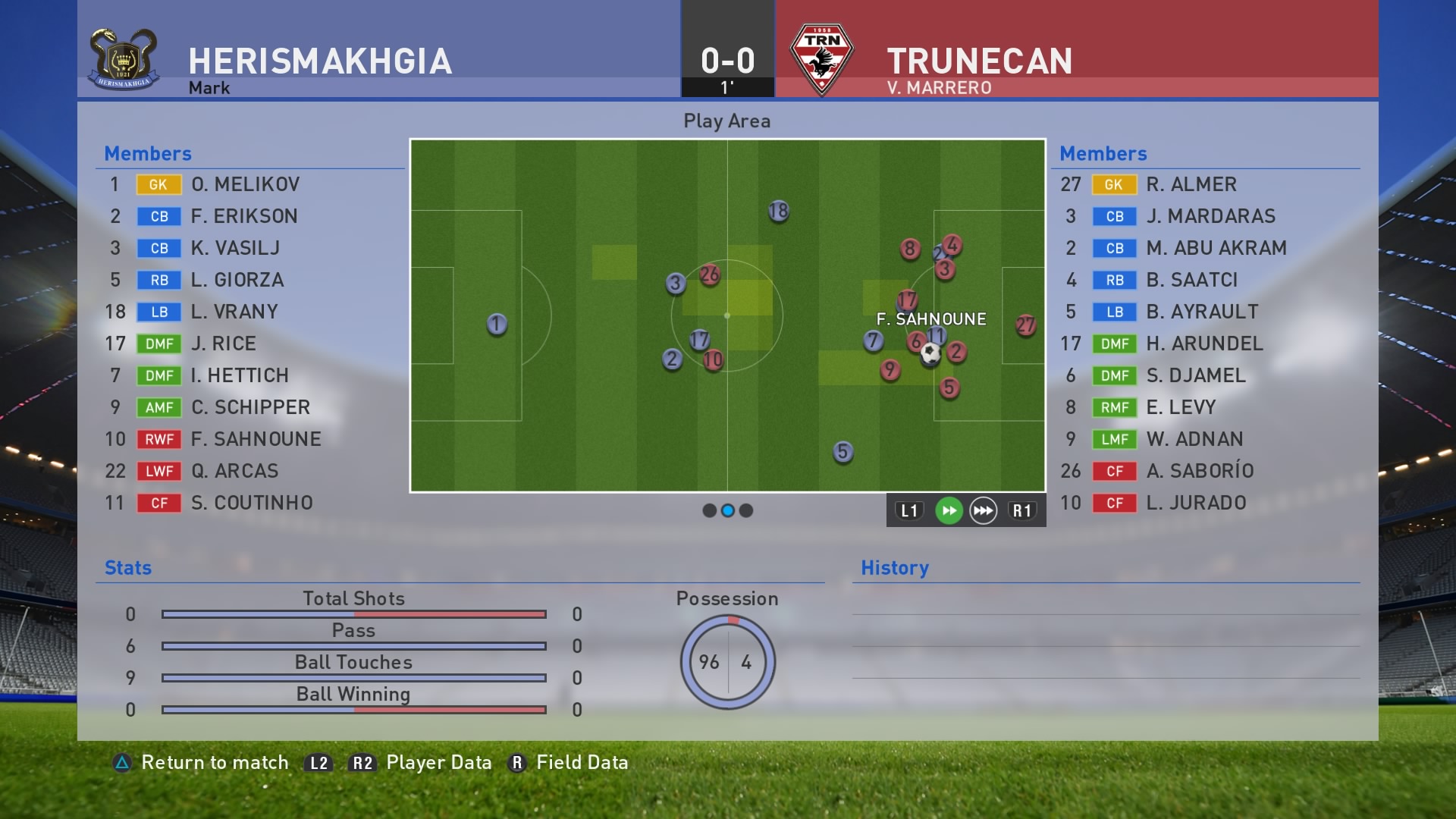1456x819 pixels.
Task: Open the Stats section header
Action: tap(127, 567)
